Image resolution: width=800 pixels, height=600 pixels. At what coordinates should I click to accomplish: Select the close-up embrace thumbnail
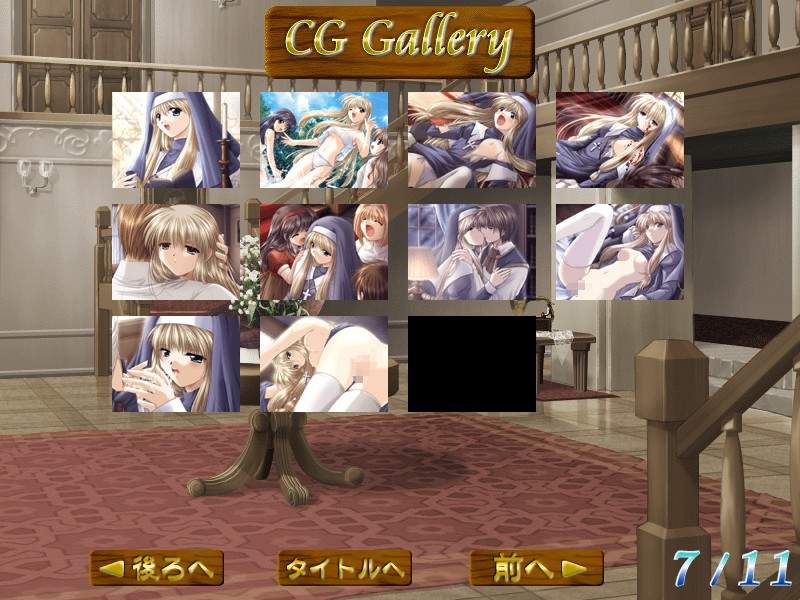176,252
